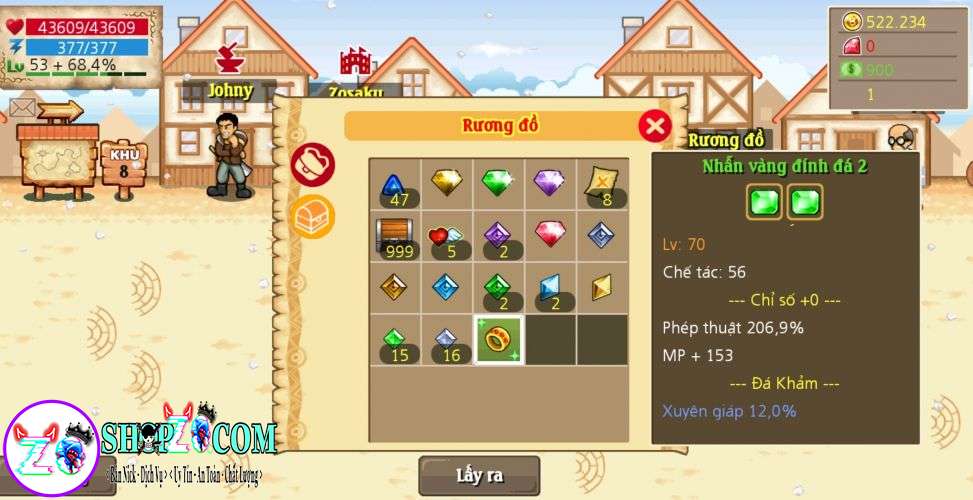Click the KHU 8 zone sign
Viewport: 973px width, 500px height.
(124, 163)
